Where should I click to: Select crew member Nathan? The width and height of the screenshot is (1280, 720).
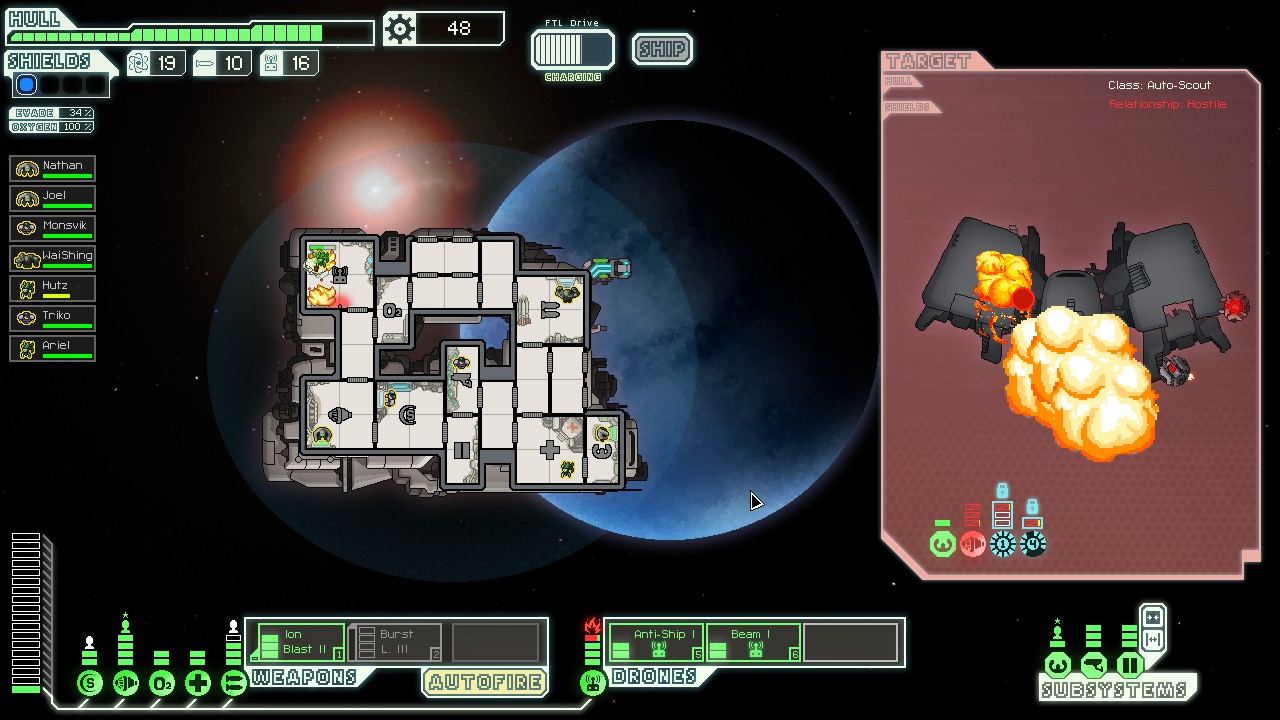53,168
